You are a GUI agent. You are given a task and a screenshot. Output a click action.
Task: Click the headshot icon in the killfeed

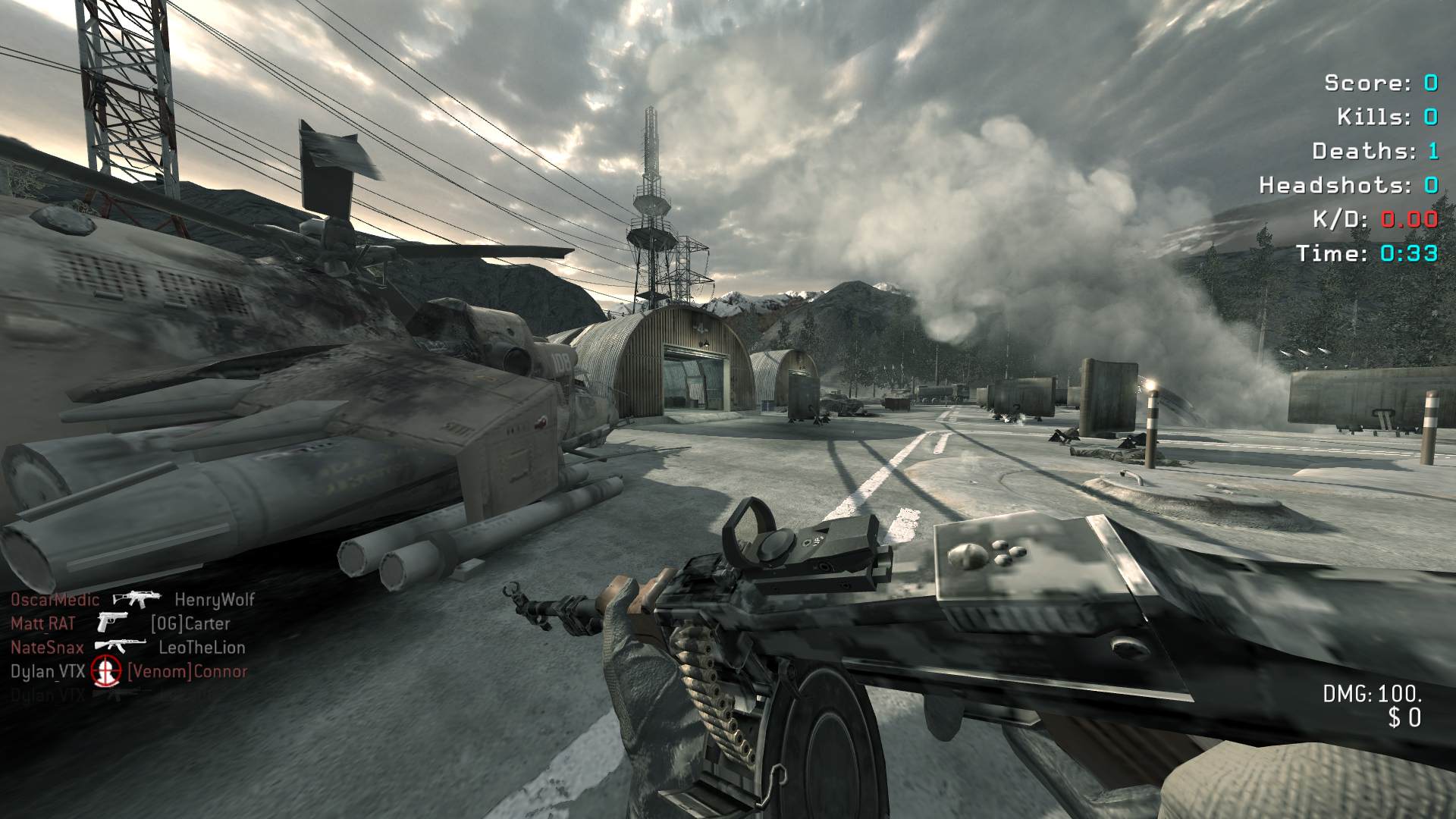(106, 671)
